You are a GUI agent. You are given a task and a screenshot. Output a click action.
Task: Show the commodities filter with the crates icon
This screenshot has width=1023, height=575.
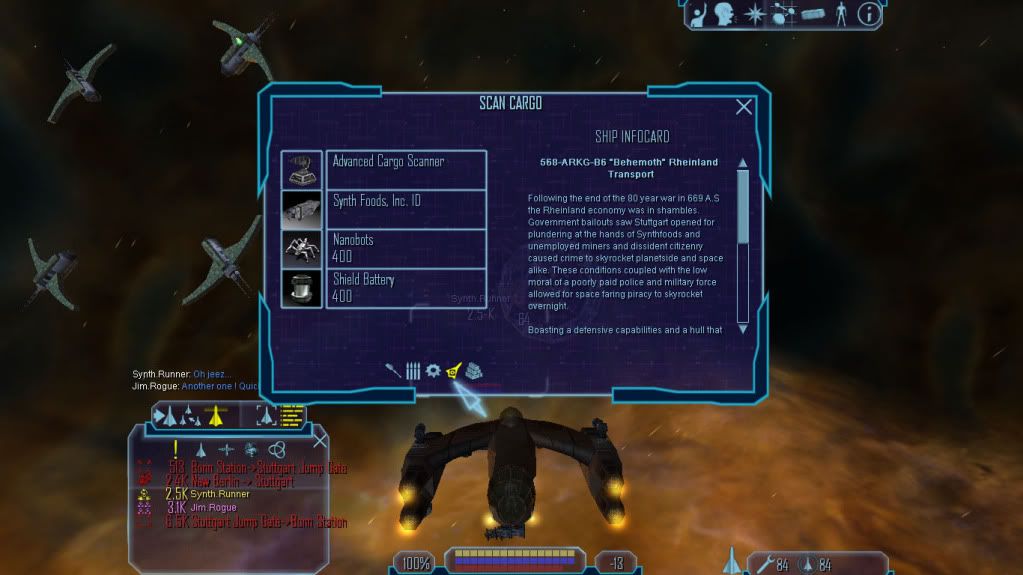[474, 370]
